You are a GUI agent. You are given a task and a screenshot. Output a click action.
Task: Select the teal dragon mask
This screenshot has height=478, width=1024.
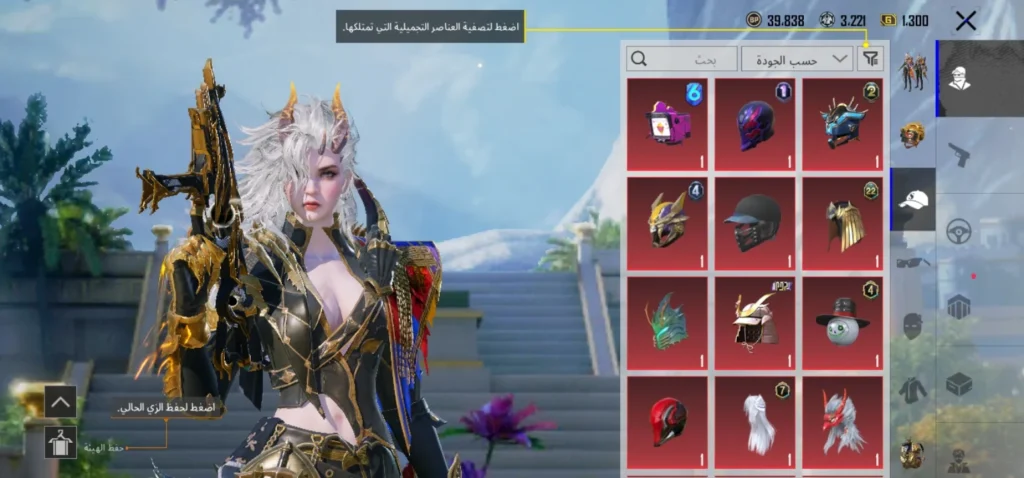[667, 323]
